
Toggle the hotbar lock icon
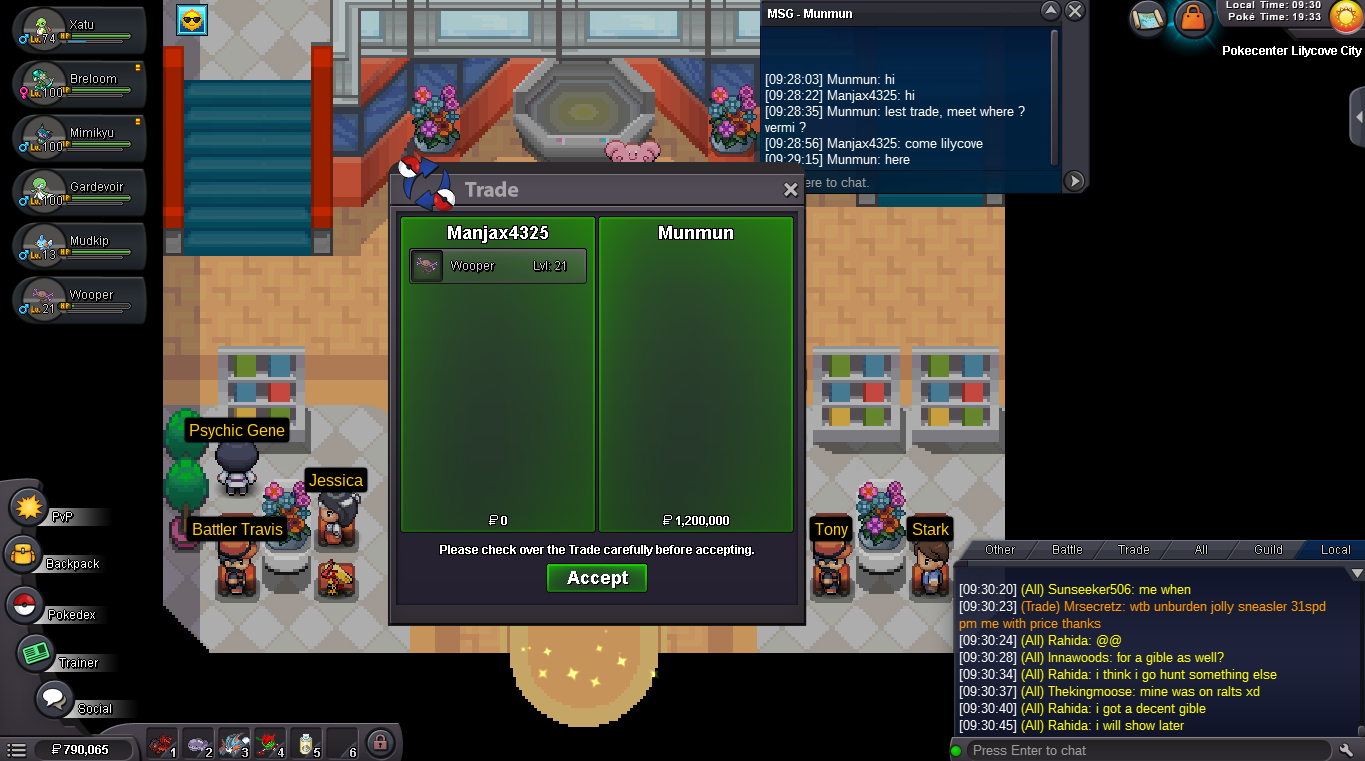click(x=378, y=743)
